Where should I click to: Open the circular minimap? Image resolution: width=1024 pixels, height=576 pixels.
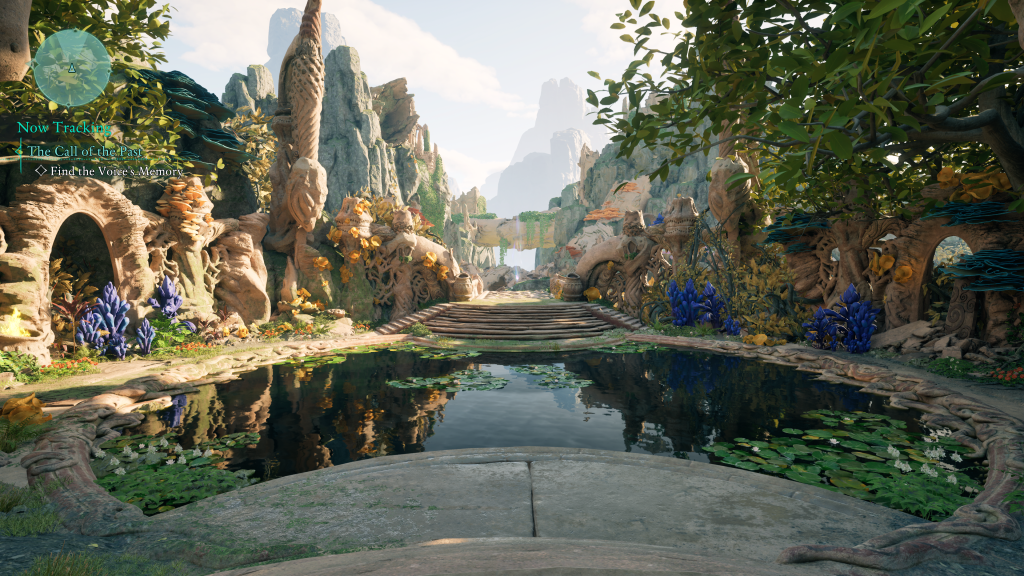[x=72, y=67]
